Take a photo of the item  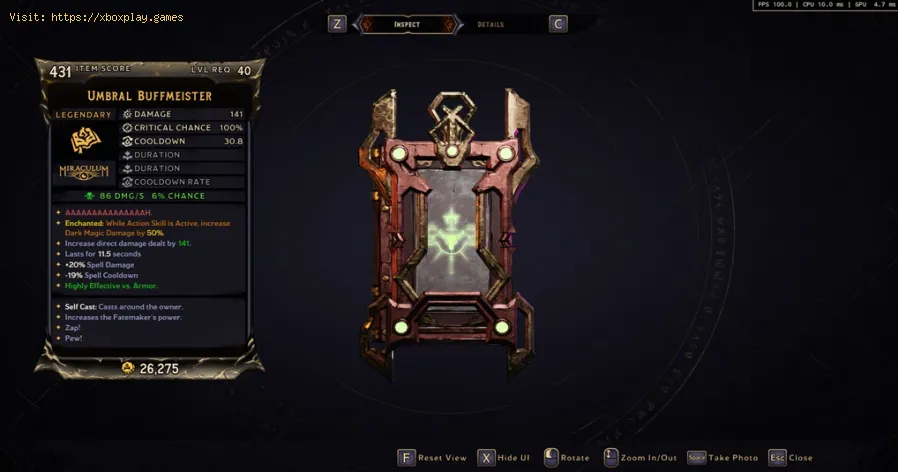722,457
